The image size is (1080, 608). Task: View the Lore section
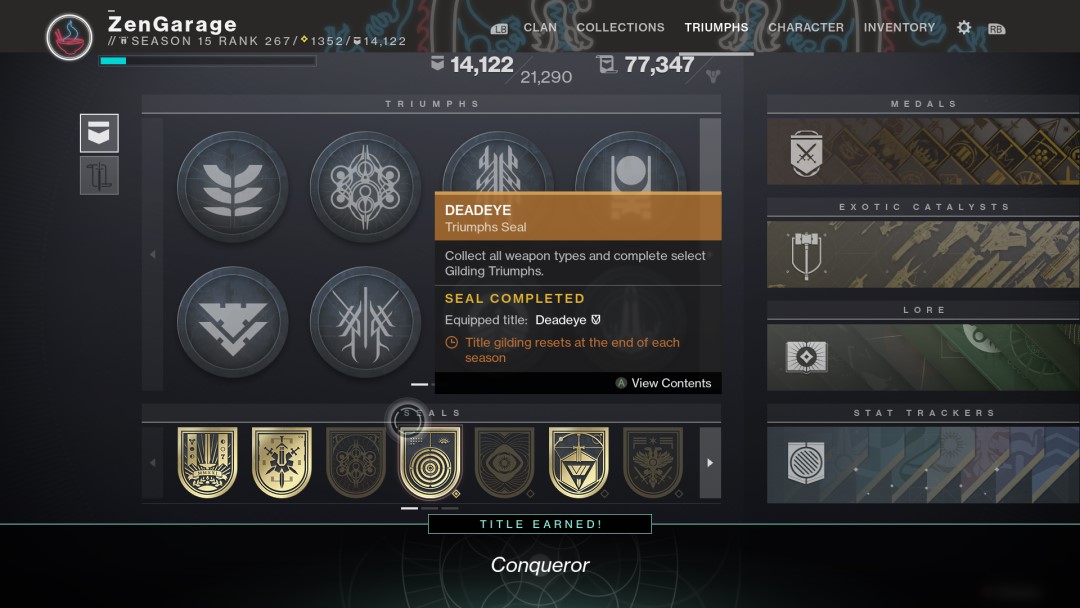point(923,357)
